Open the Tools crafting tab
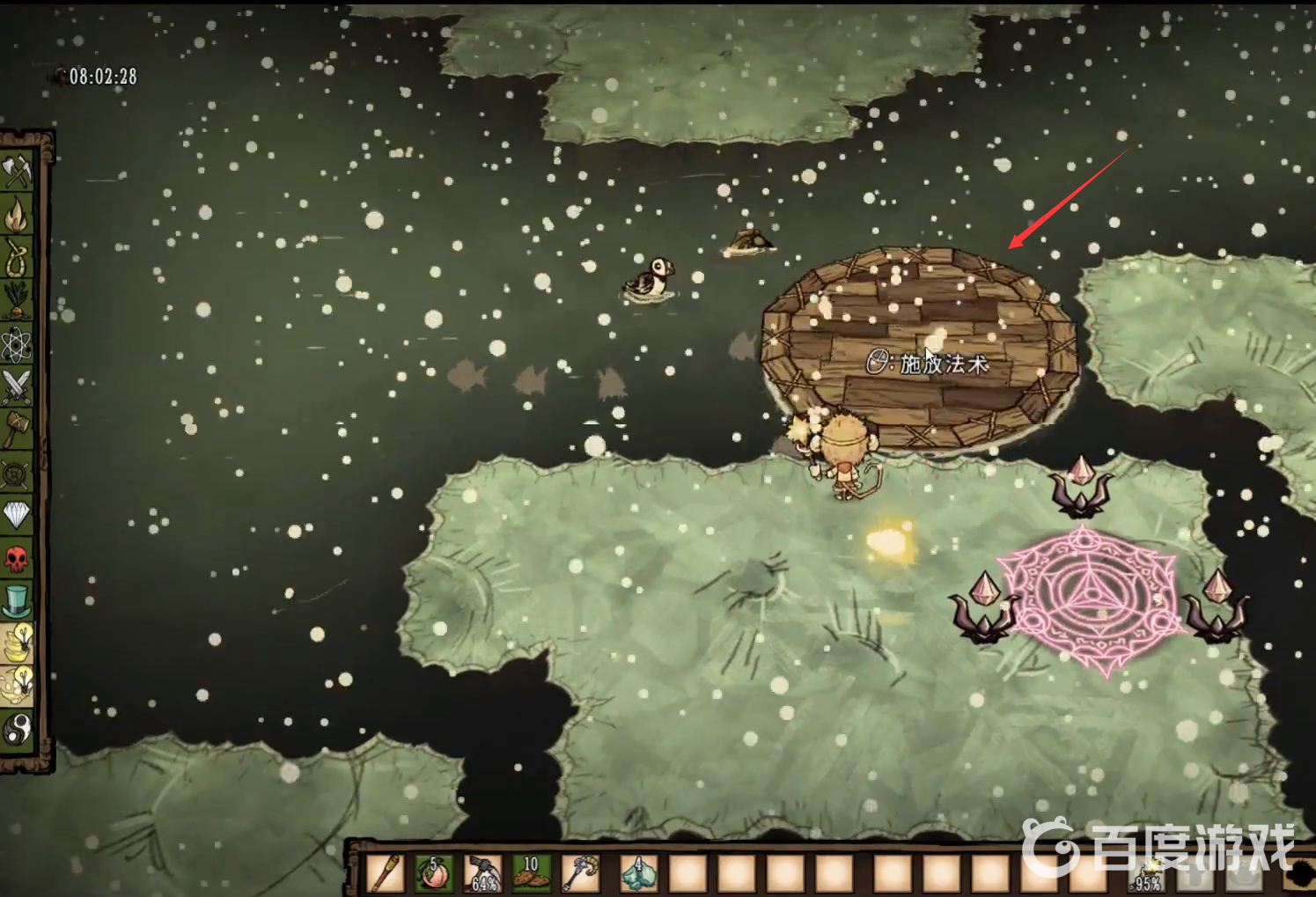 pos(17,171)
